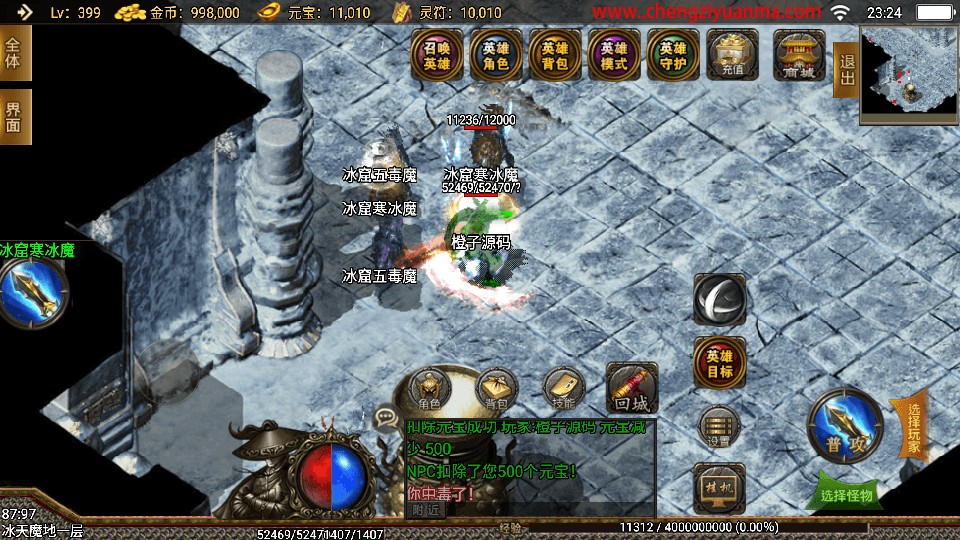This screenshot has height=540, width=960.
Task: Set the 英雄目标 hero target
Action: click(719, 363)
